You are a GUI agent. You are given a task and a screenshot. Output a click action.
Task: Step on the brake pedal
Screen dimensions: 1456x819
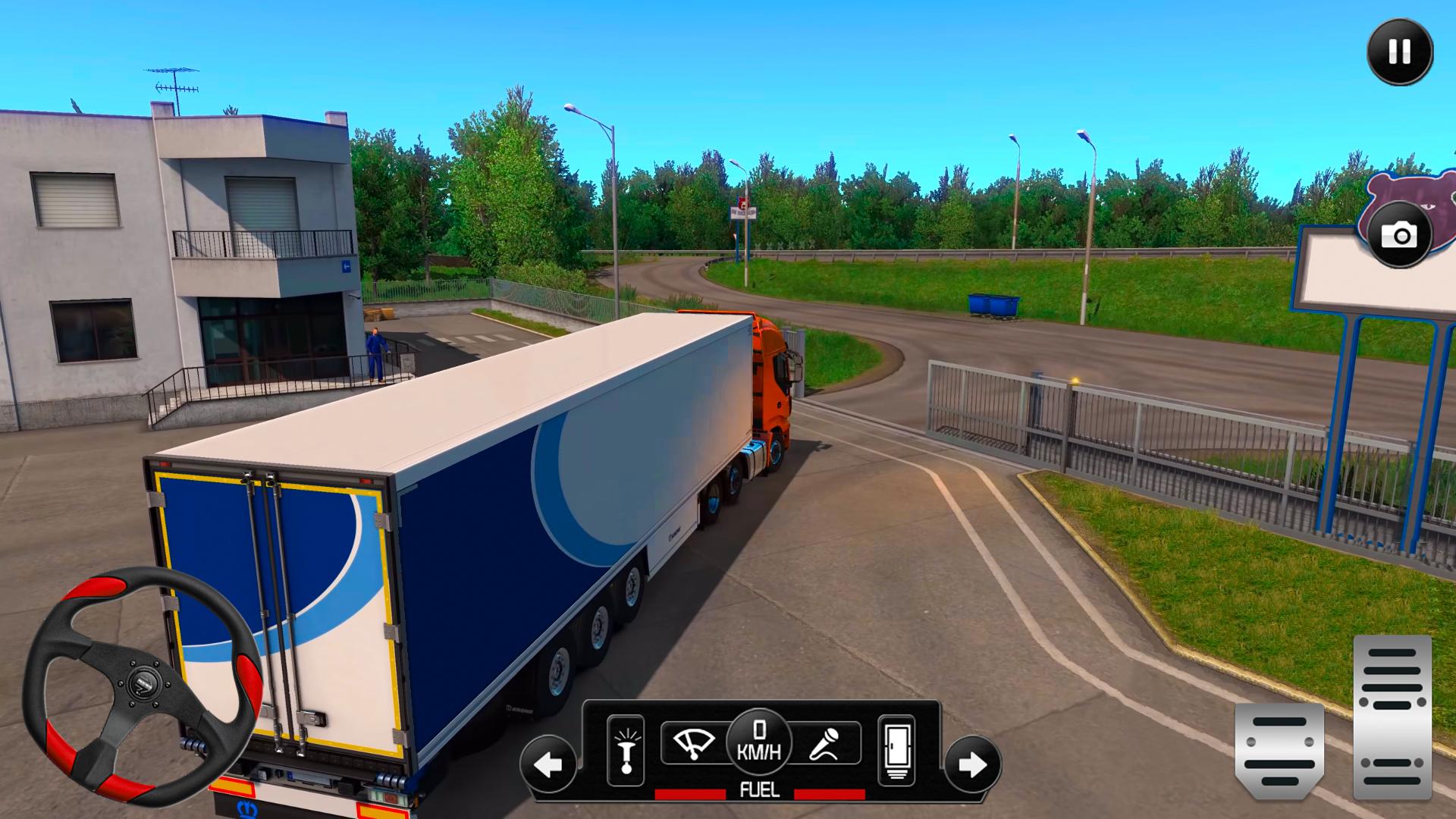click(1279, 751)
